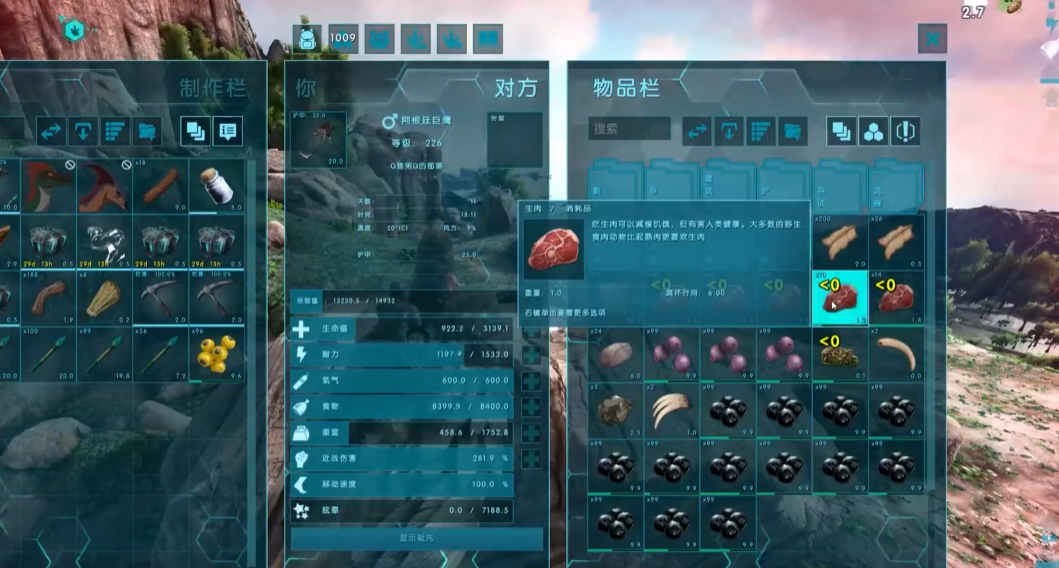Click the 显示祖先 button

click(416, 539)
